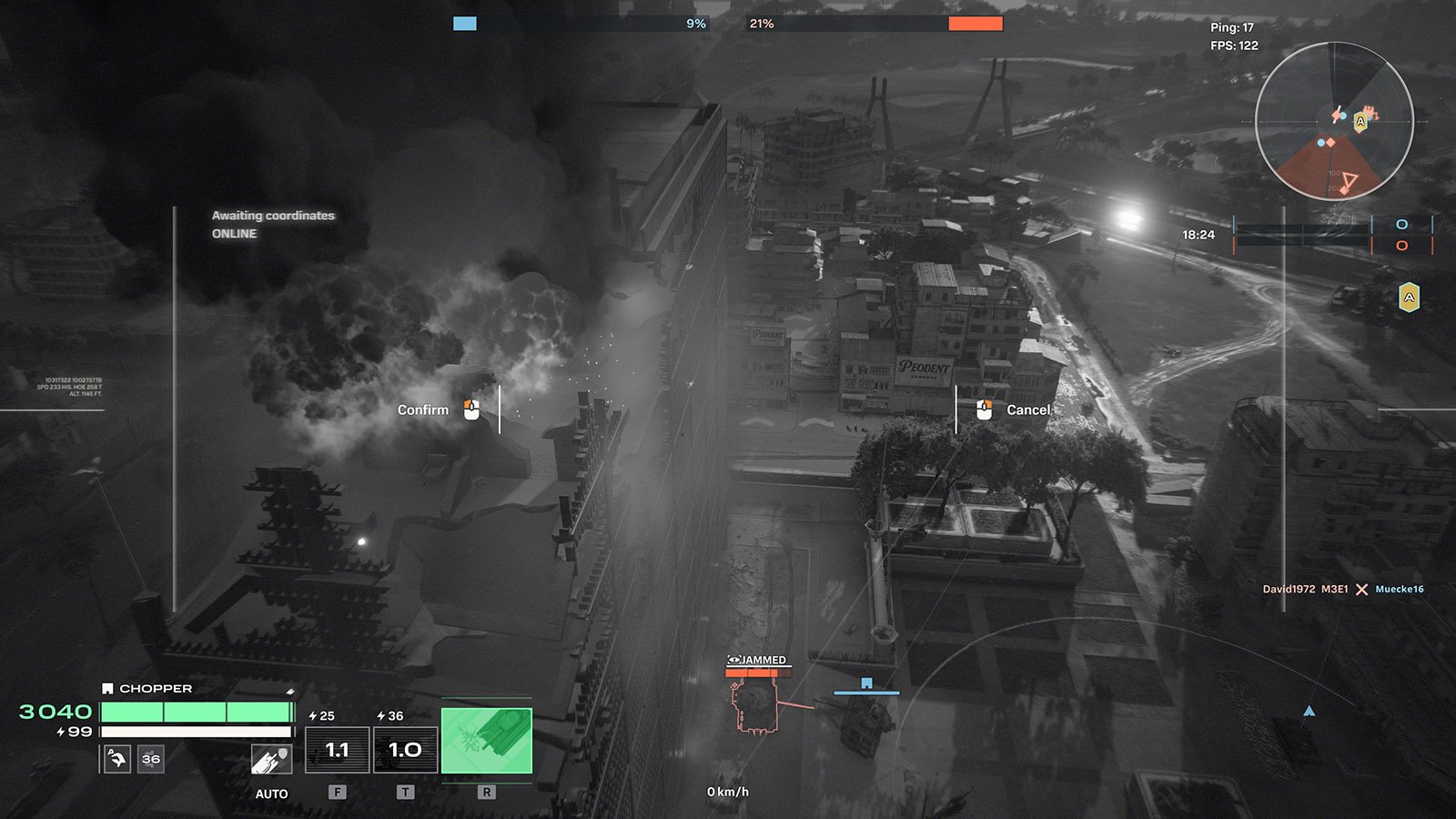This screenshot has width=1456, height=819.
Task: Select the ability slot showing 1.0 cooldown
Action: (405, 750)
